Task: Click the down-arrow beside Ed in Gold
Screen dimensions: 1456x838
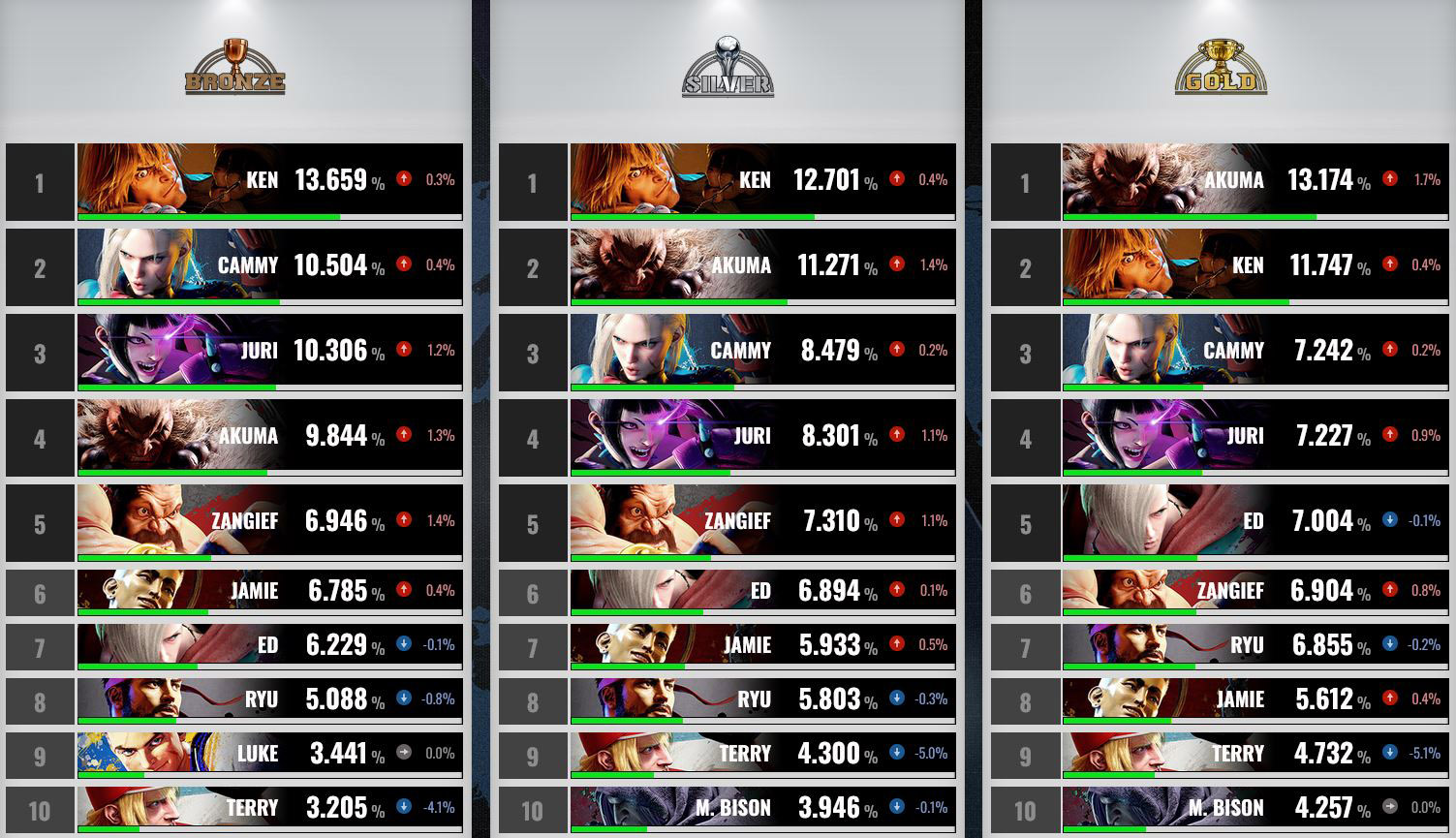Action: (x=1389, y=521)
